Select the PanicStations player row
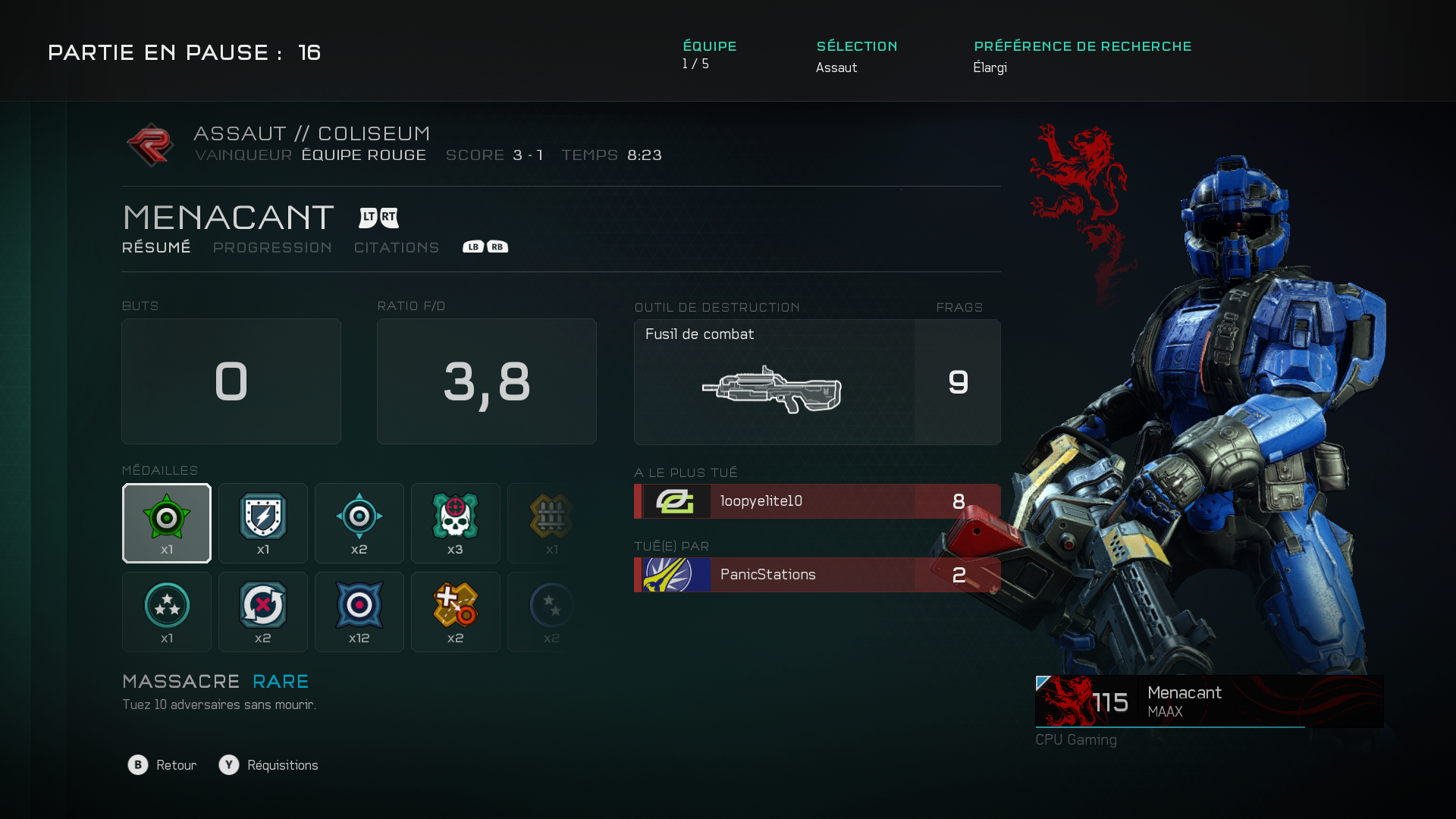This screenshot has height=819, width=1456. tap(817, 575)
